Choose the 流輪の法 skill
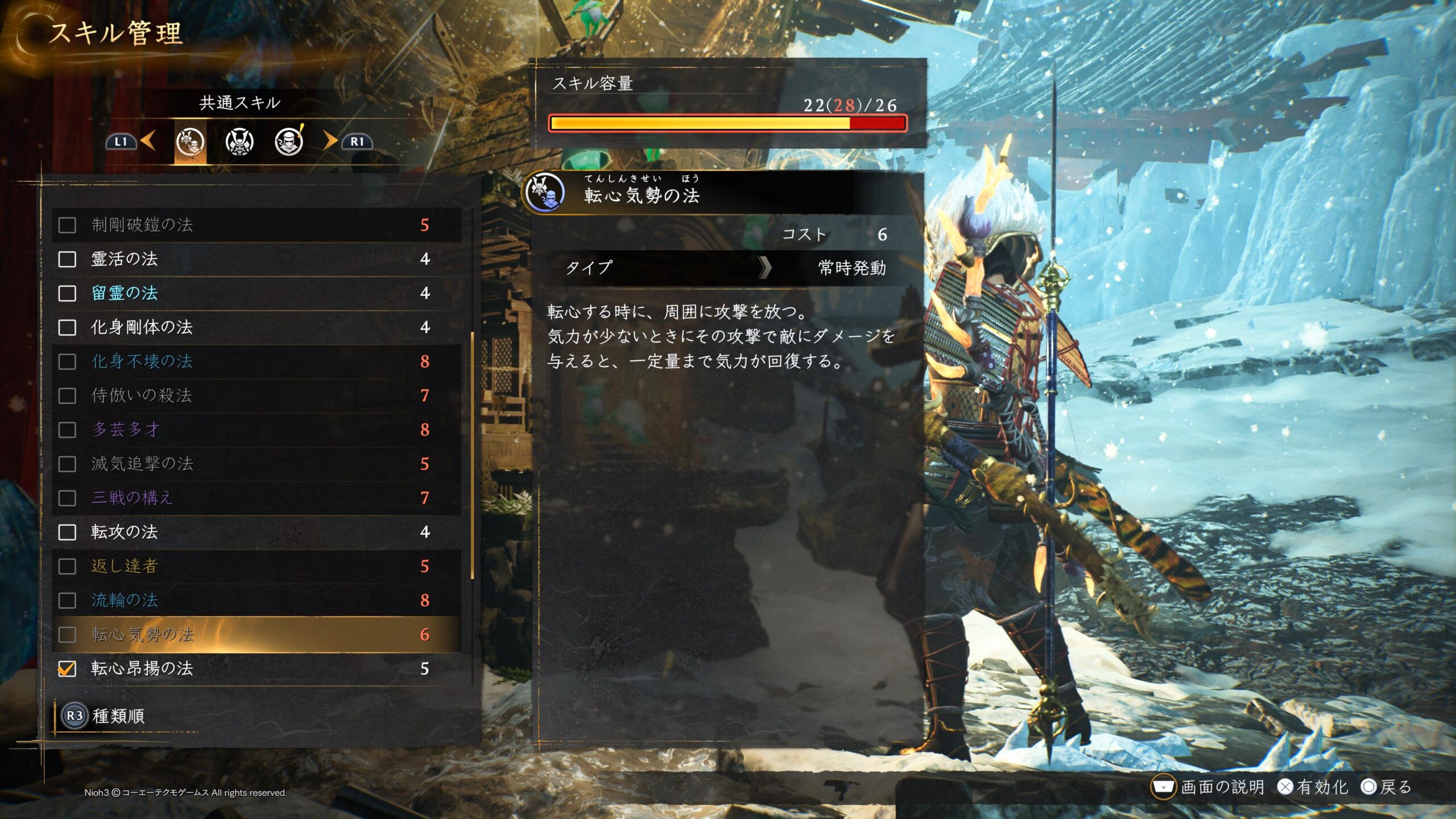 256,601
